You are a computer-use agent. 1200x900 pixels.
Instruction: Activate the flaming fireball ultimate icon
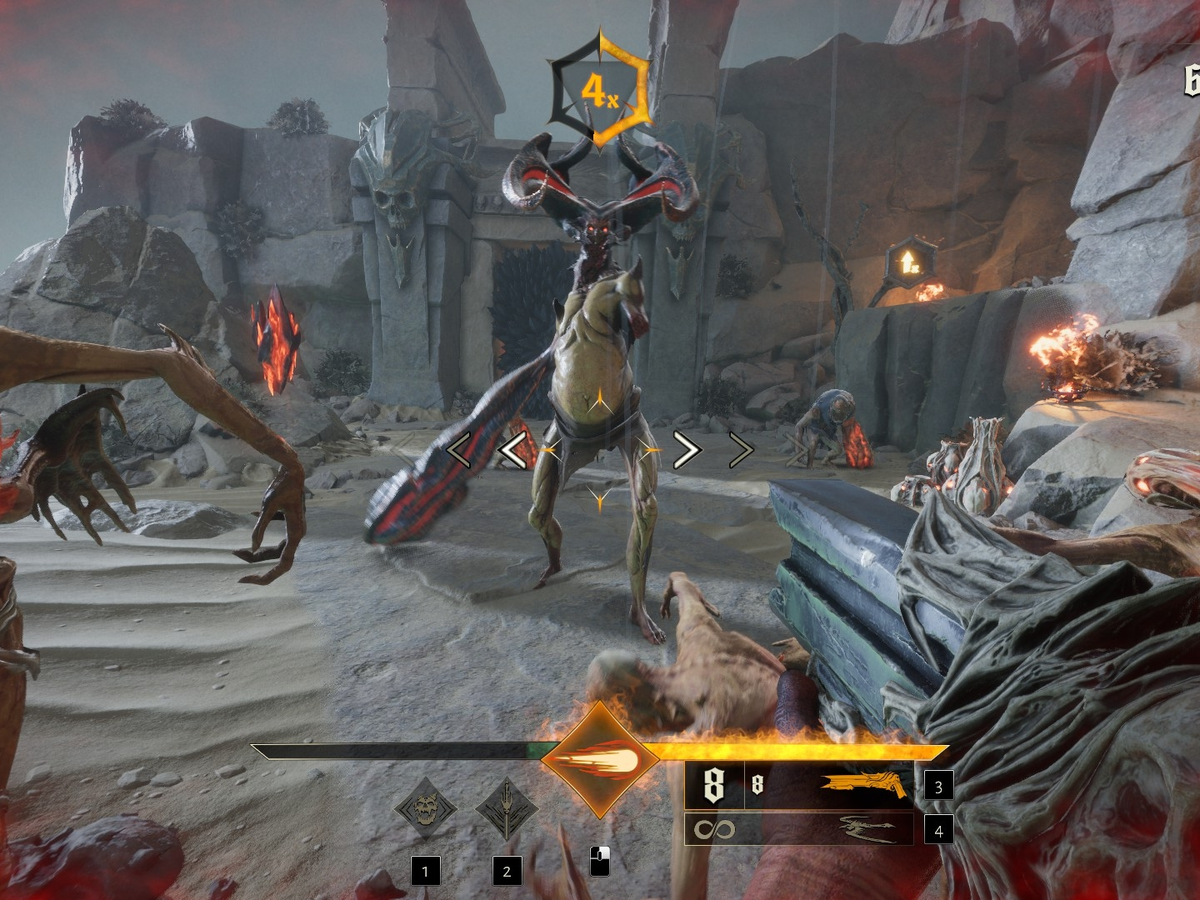(x=600, y=760)
